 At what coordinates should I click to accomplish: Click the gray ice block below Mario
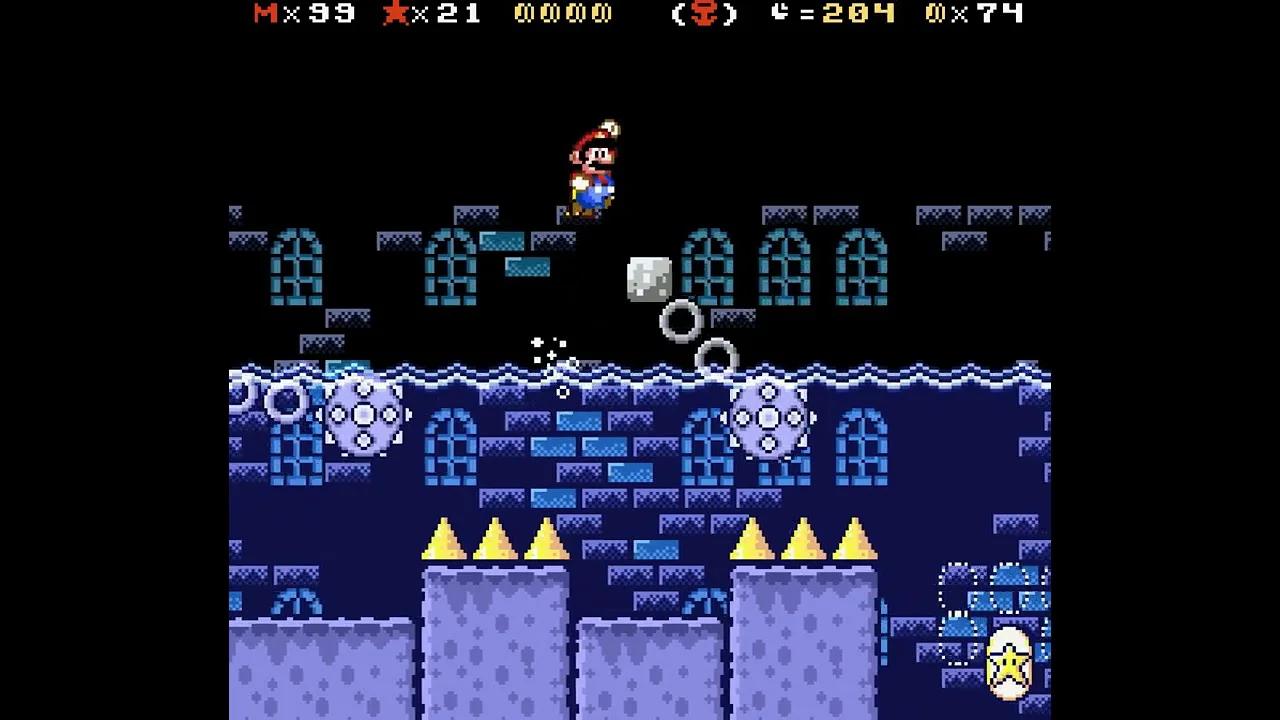tap(648, 278)
